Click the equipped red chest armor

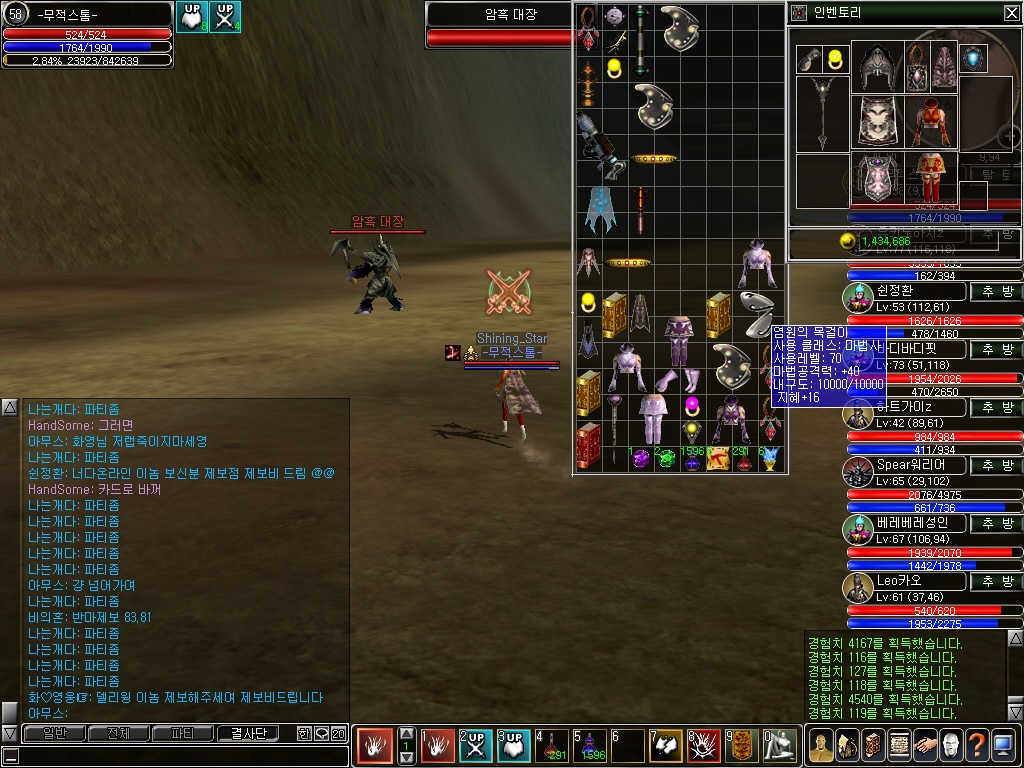[x=931, y=121]
